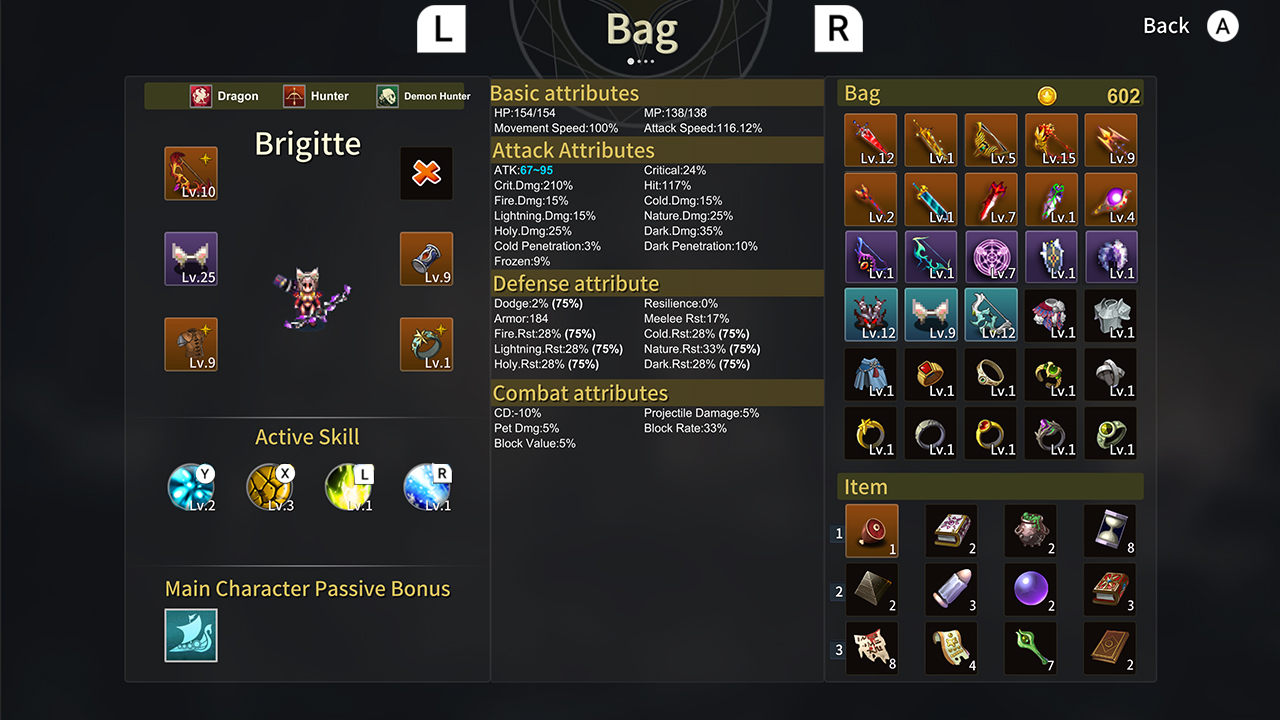1280x720 pixels.
Task: Click the L page navigation indicator
Action: (x=440, y=28)
